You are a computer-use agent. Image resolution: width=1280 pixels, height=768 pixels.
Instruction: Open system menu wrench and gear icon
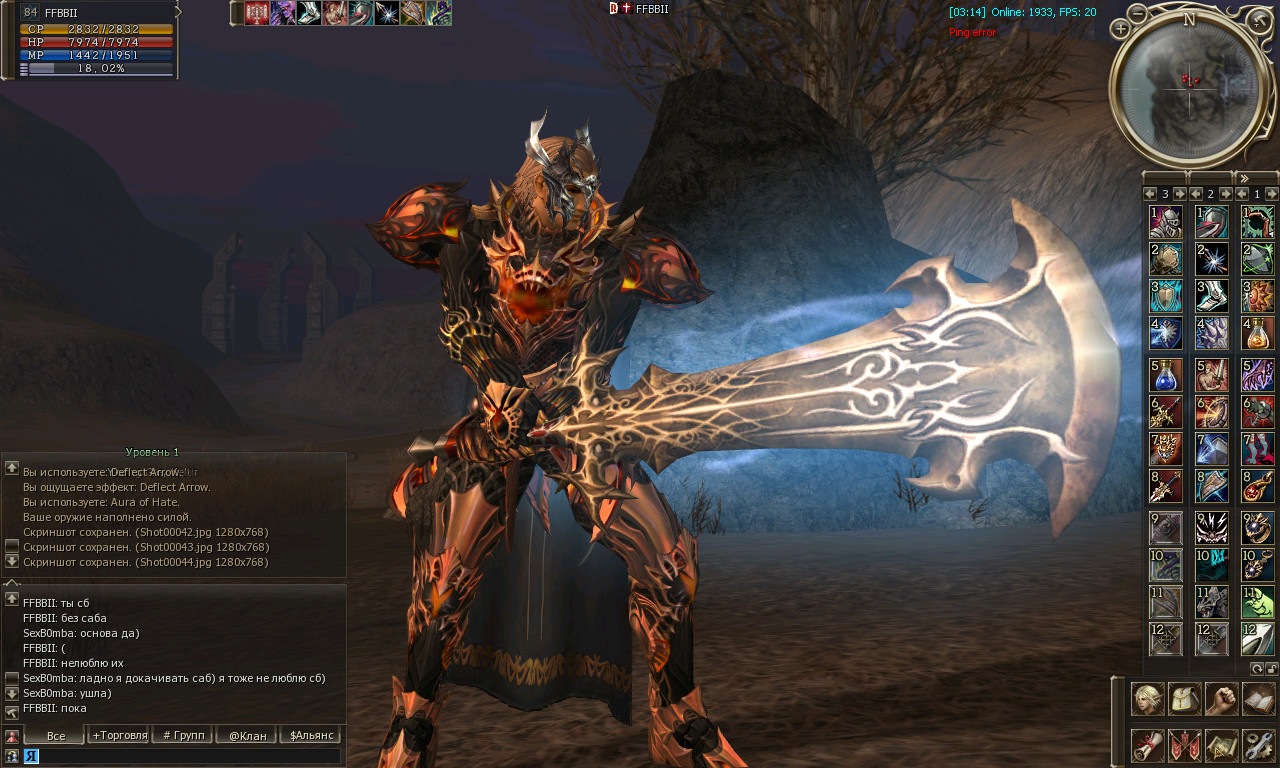tap(1258, 746)
